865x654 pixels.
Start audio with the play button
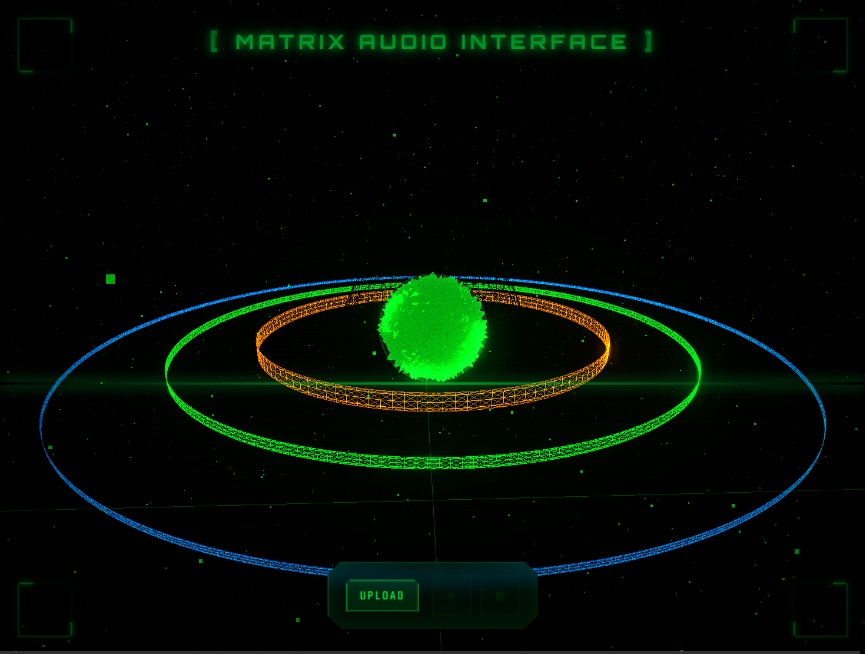pos(452,596)
